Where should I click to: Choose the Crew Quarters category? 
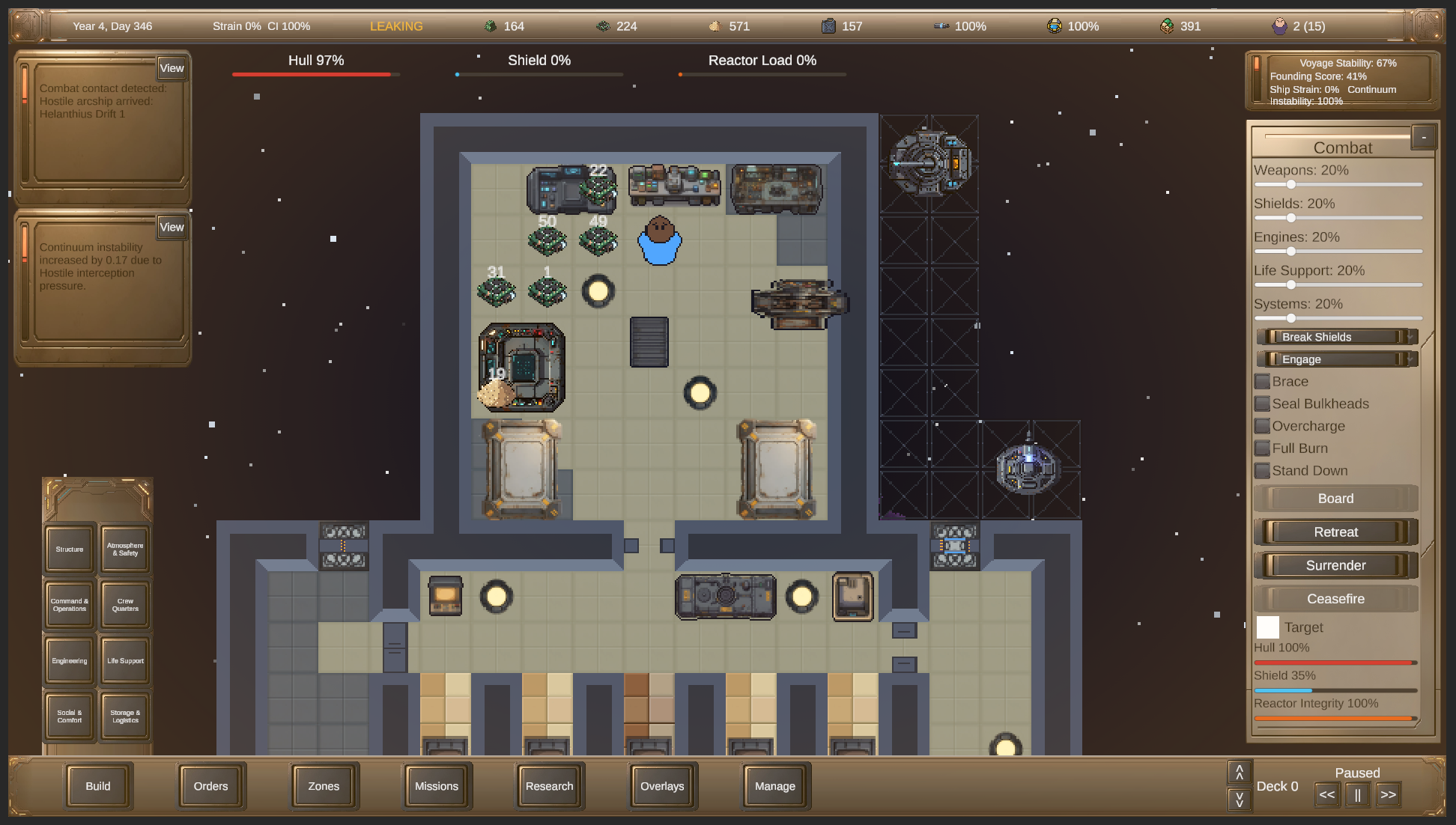tap(125, 605)
